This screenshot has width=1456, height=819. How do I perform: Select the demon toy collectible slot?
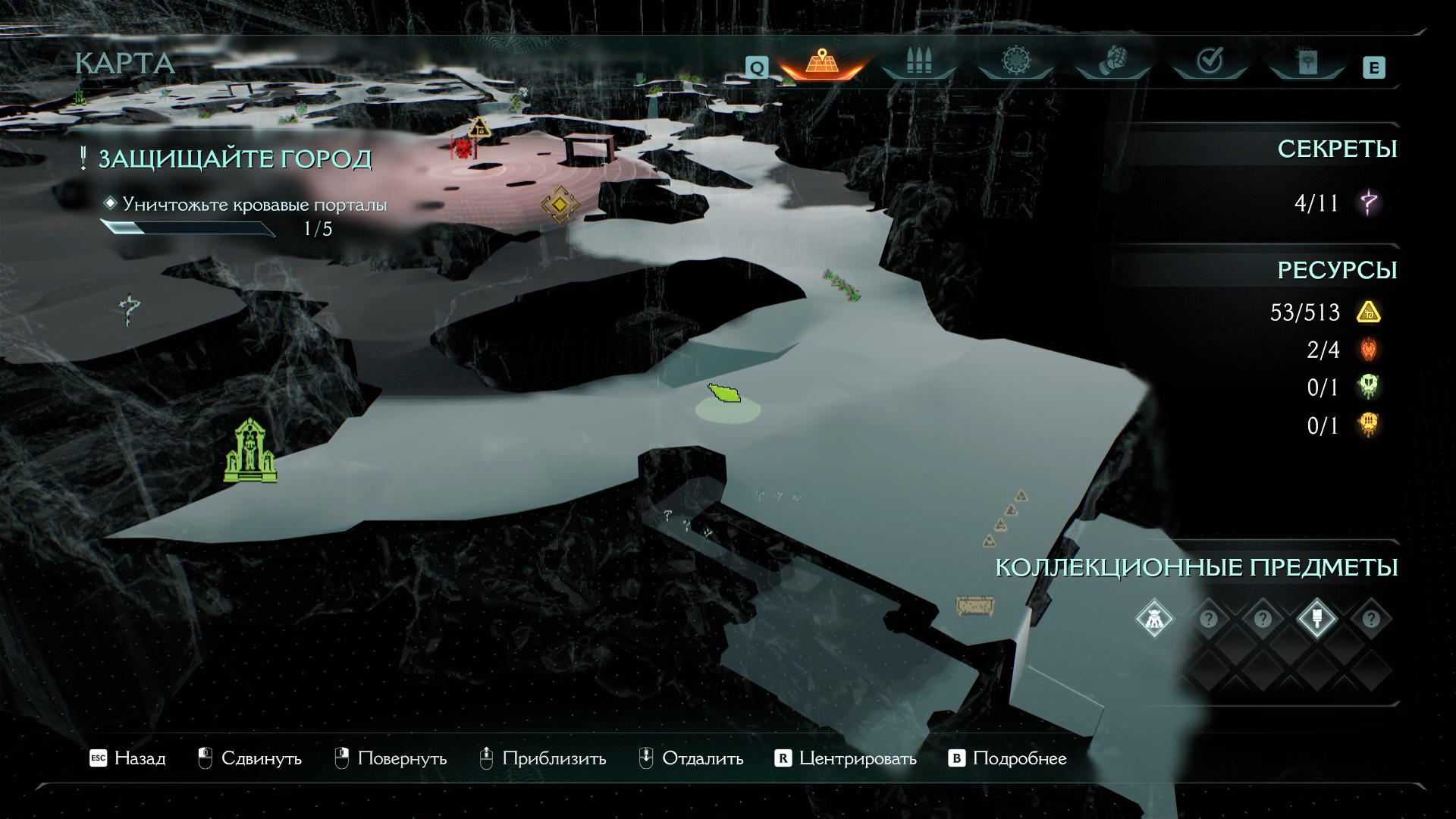(x=1154, y=619)
